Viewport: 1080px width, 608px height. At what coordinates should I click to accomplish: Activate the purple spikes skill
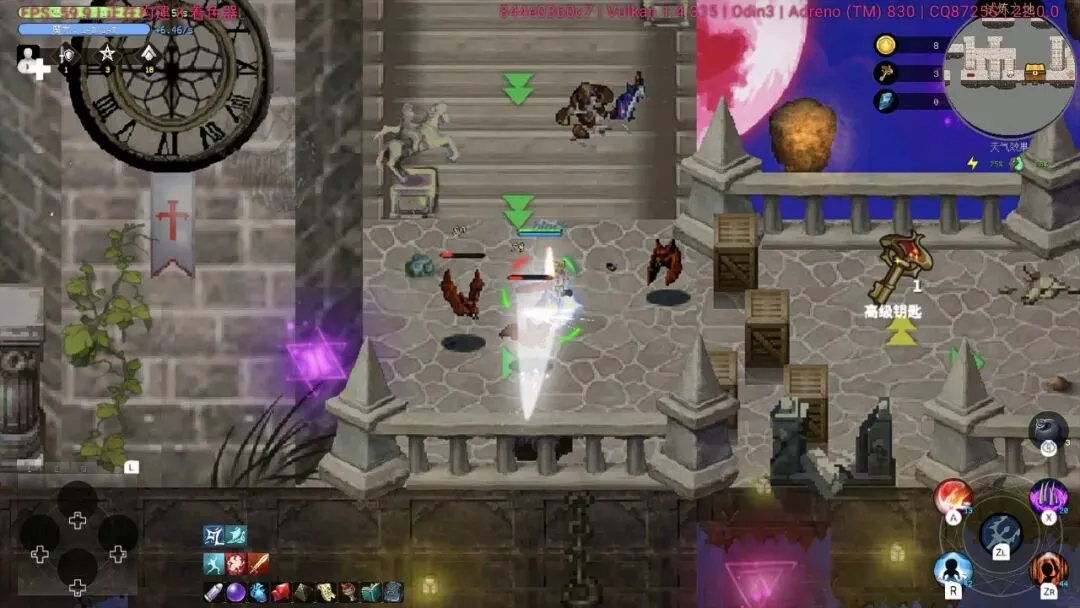(1049, 497)
